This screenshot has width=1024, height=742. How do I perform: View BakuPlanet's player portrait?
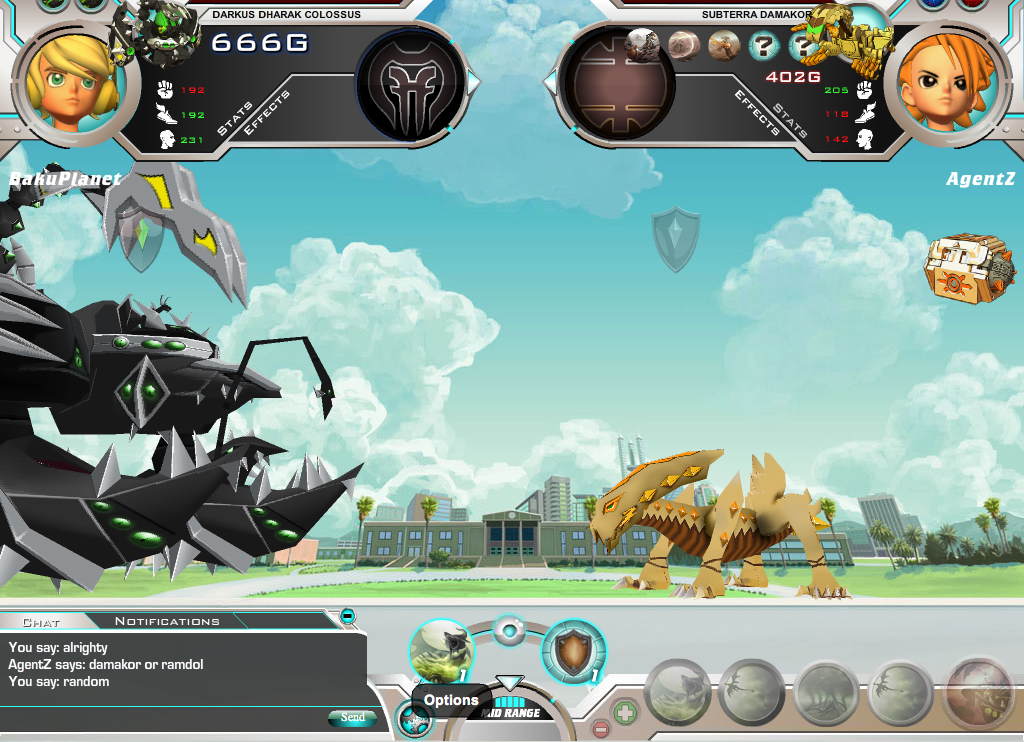68,78
